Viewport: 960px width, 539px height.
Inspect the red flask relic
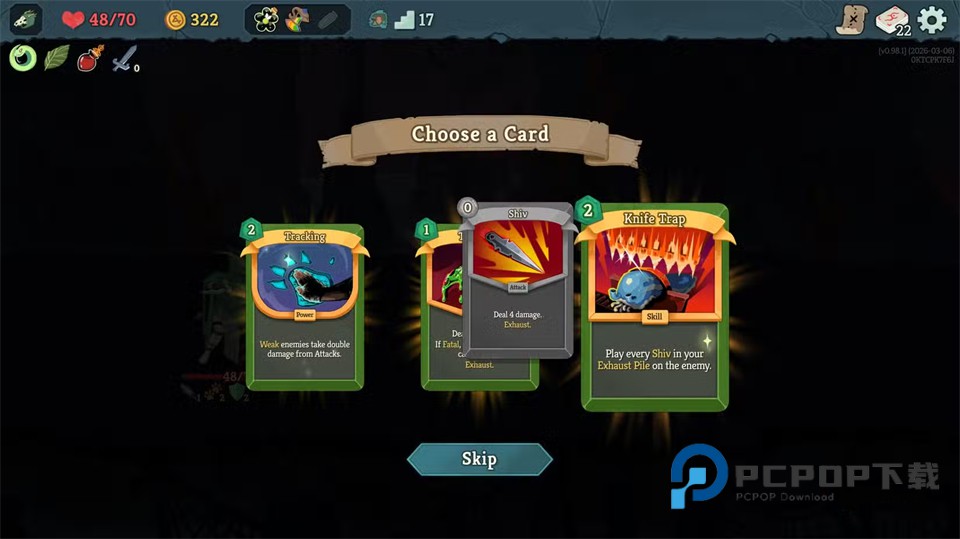click(x=90, y=59)
